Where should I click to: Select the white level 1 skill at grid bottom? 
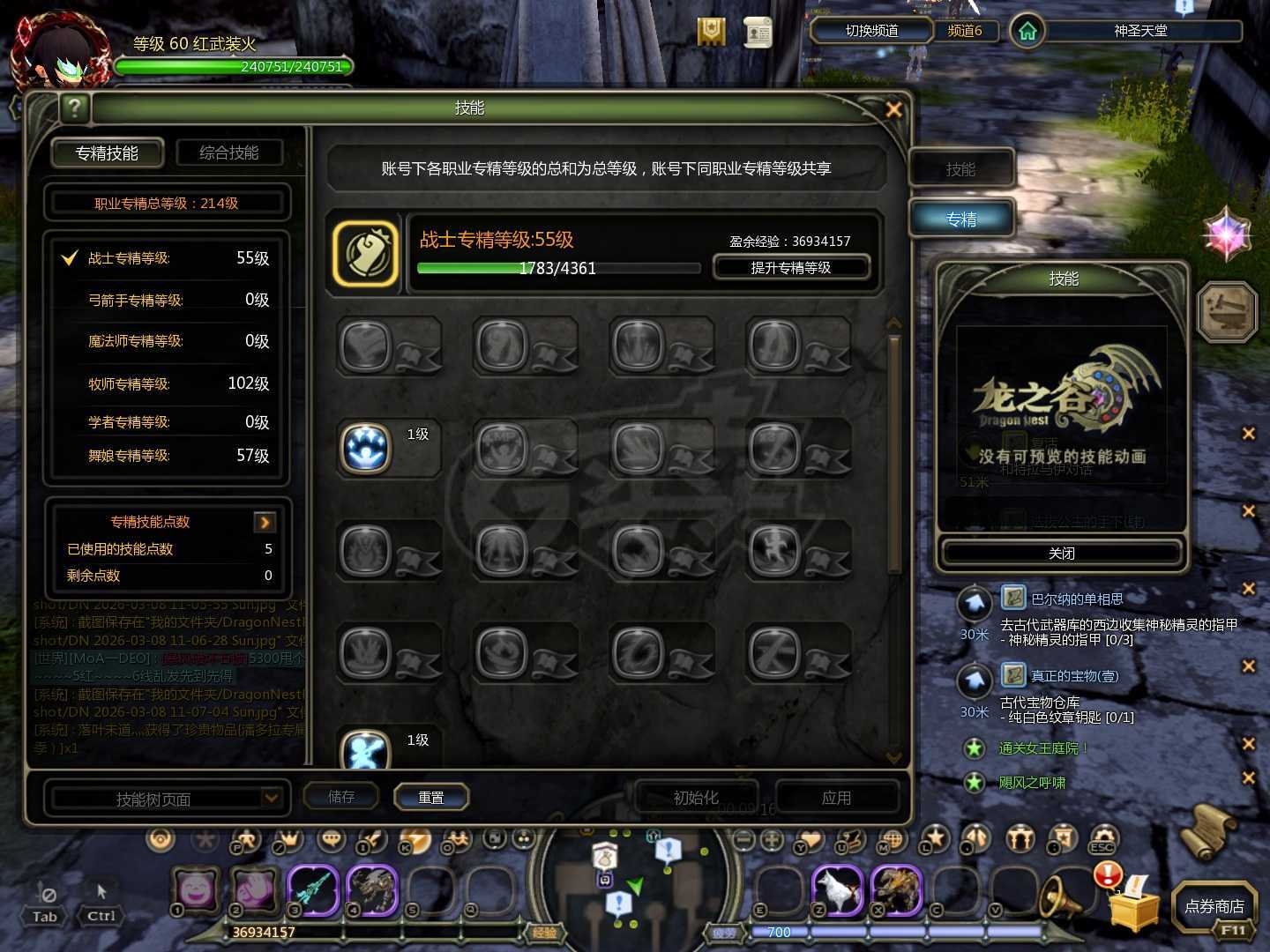point(367,753)
